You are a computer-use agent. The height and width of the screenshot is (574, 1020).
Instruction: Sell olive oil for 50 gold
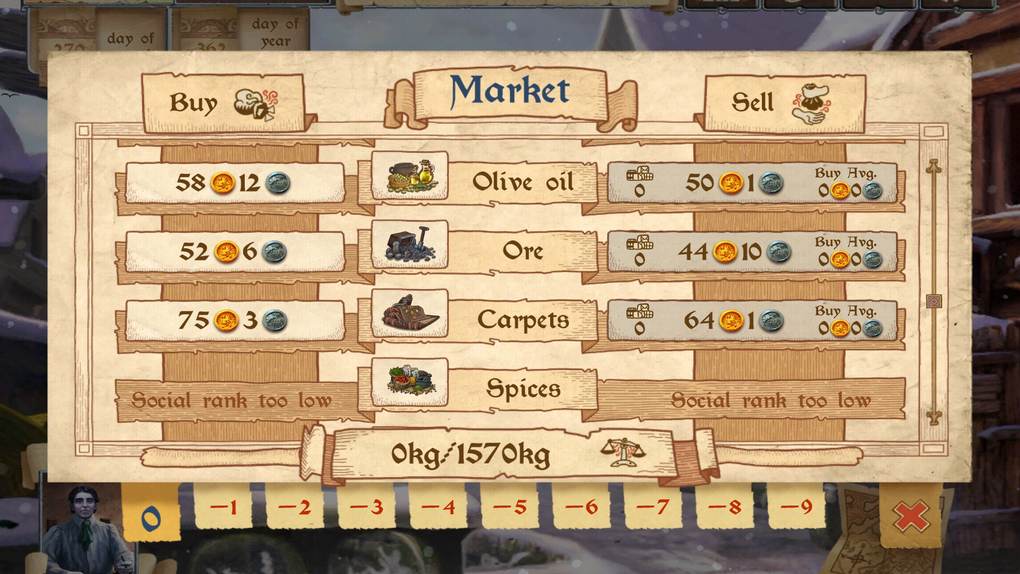click(752, 183)
